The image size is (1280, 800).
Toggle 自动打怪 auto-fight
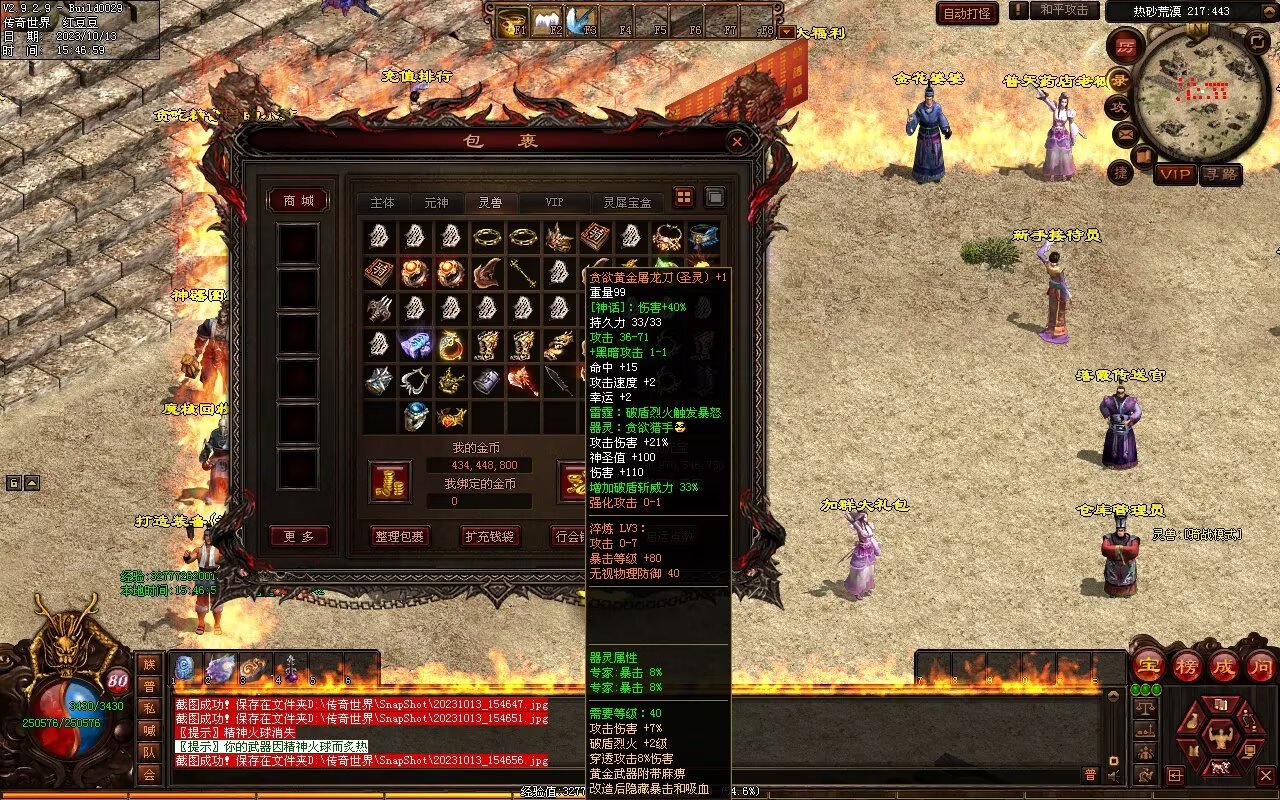tap(967, 13)
